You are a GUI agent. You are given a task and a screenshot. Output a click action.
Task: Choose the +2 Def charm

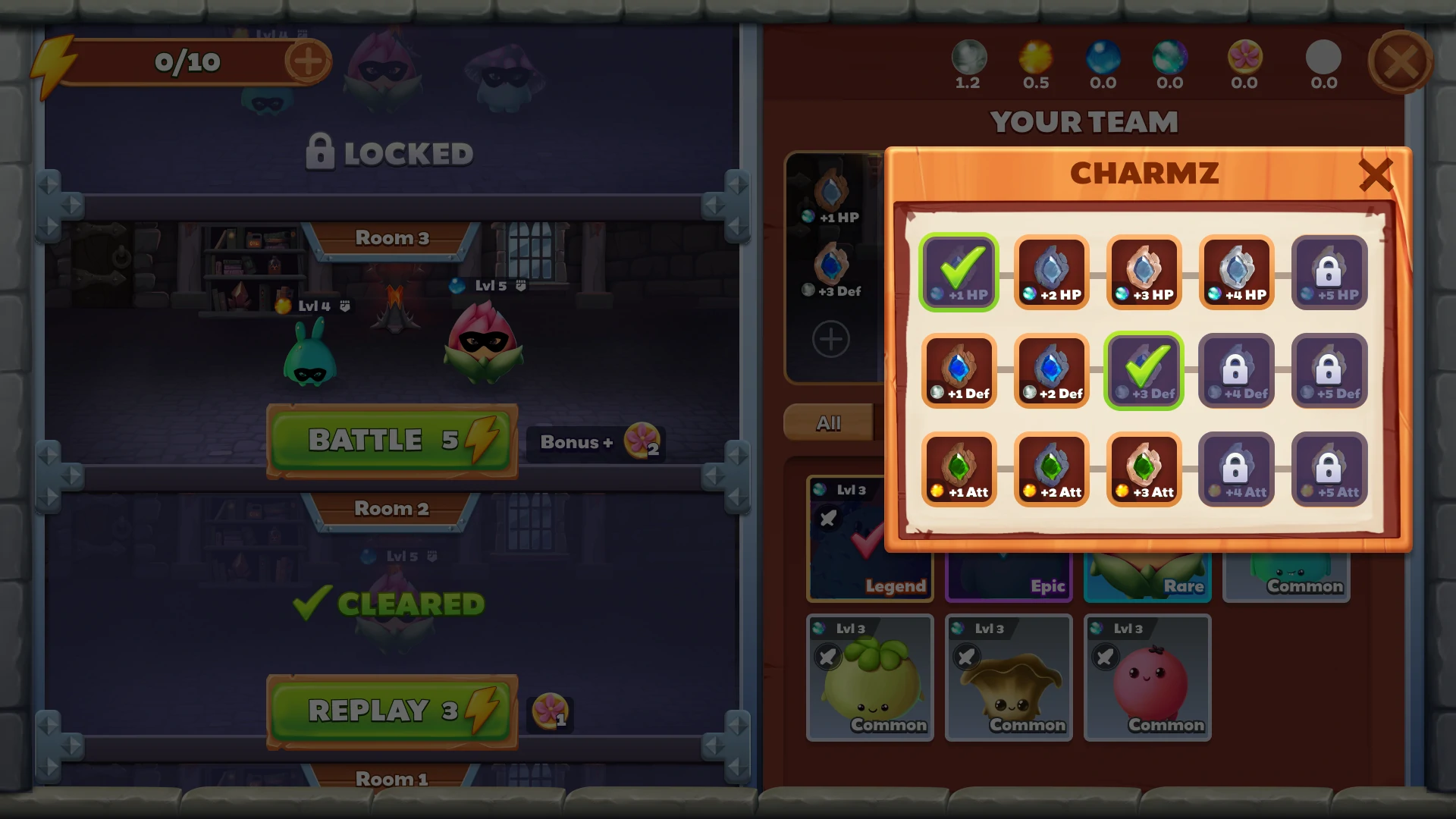coord(1052,372)
